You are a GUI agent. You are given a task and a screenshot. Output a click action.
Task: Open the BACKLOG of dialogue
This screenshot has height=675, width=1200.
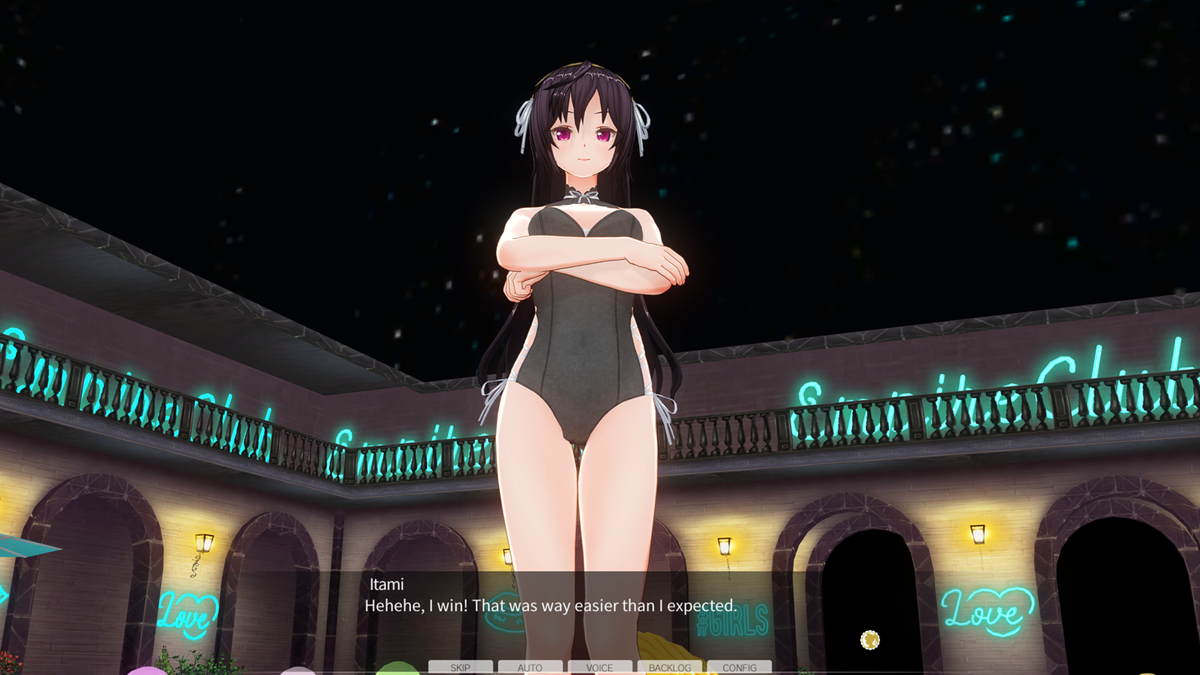coord(669,667)
